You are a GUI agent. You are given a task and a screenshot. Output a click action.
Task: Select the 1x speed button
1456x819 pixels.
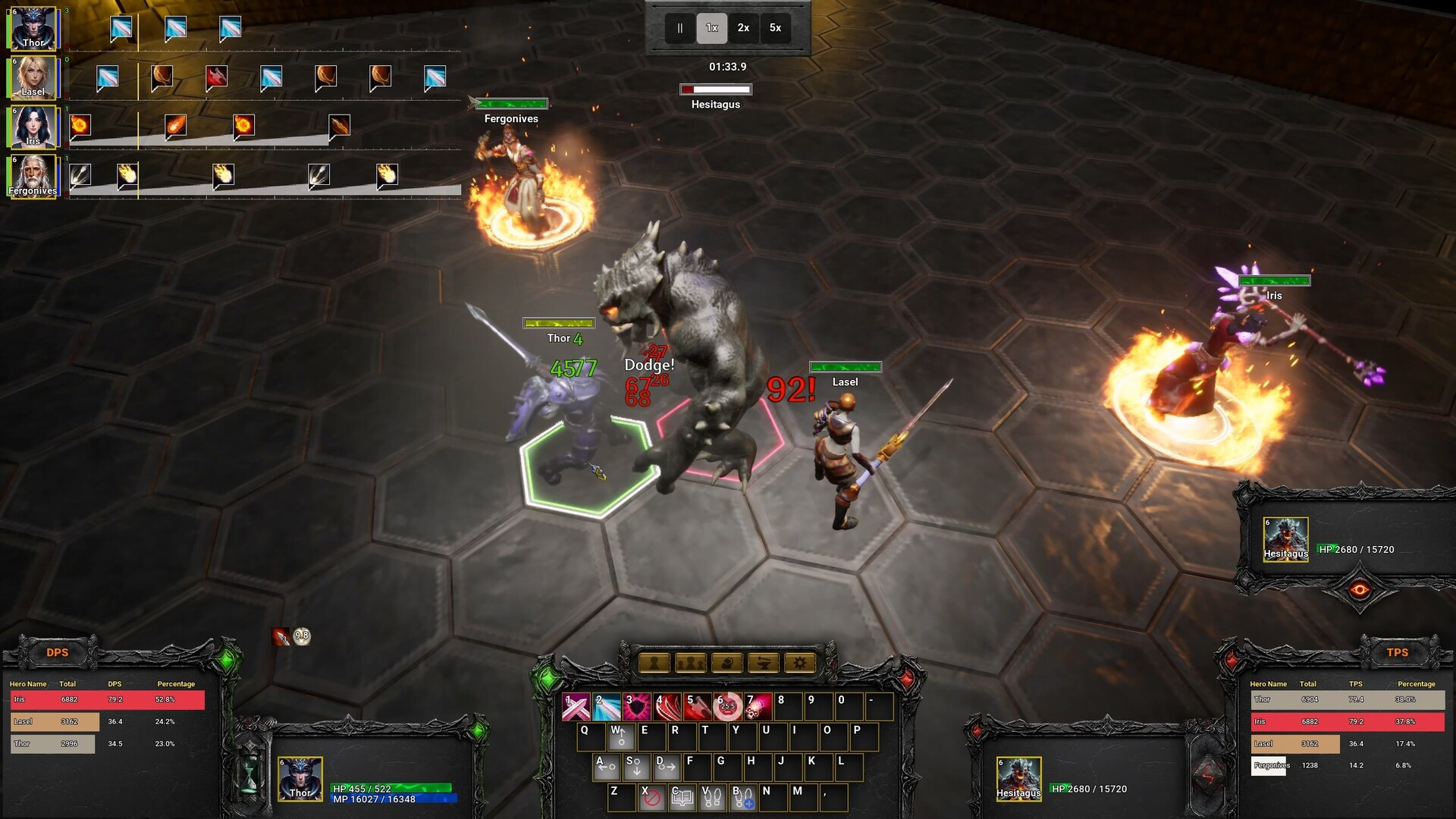(711, 28)
